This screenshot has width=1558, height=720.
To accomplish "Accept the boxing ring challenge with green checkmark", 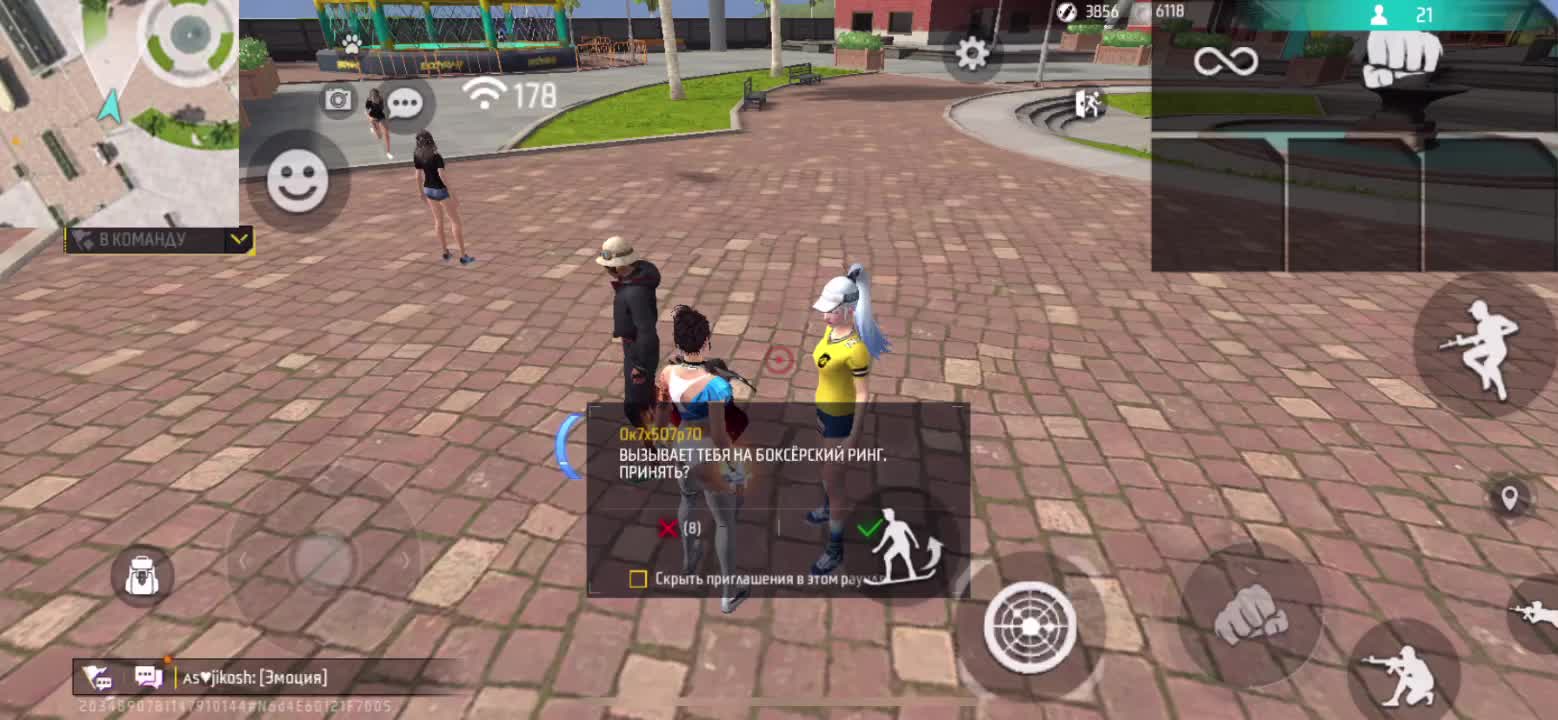I will tap(868, 527).
